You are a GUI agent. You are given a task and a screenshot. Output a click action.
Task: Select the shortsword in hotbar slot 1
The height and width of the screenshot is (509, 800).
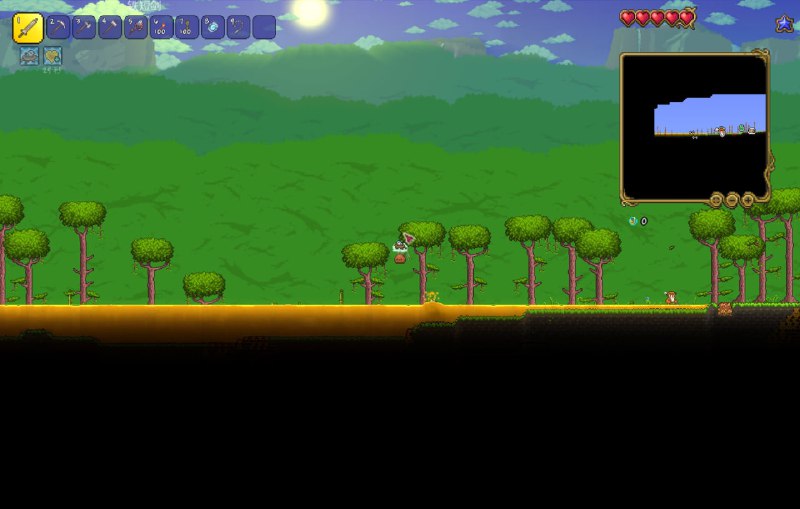pos(27,27)
